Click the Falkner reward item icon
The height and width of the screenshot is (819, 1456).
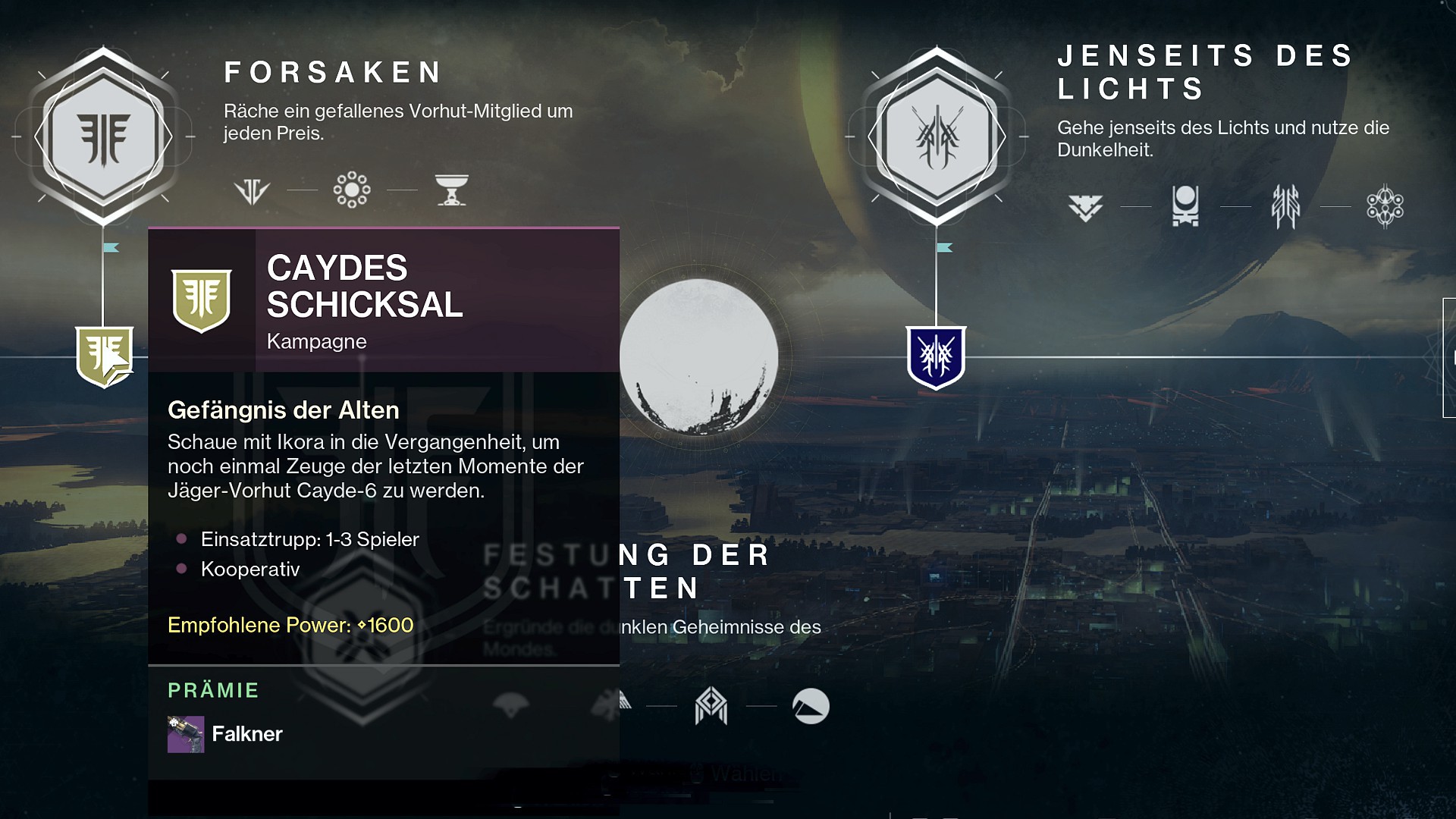(x=186, y=734)
